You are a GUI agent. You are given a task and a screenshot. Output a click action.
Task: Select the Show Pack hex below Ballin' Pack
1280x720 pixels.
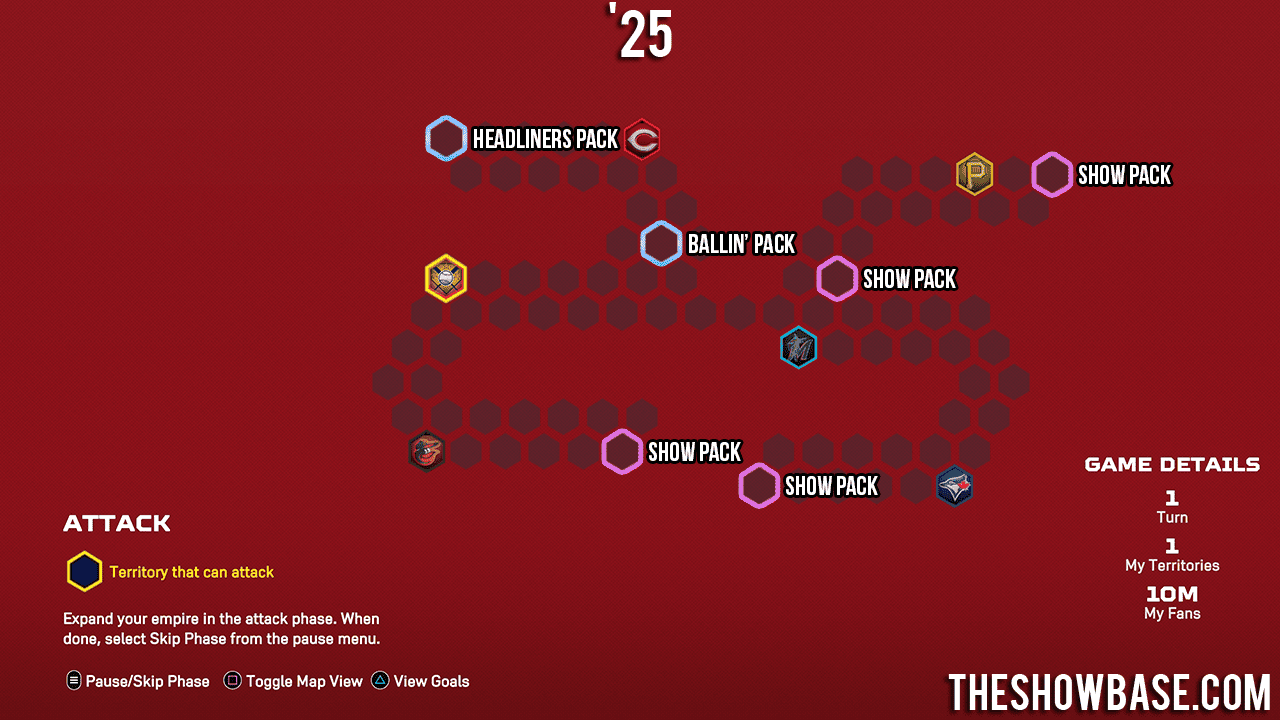click(837, 279)
